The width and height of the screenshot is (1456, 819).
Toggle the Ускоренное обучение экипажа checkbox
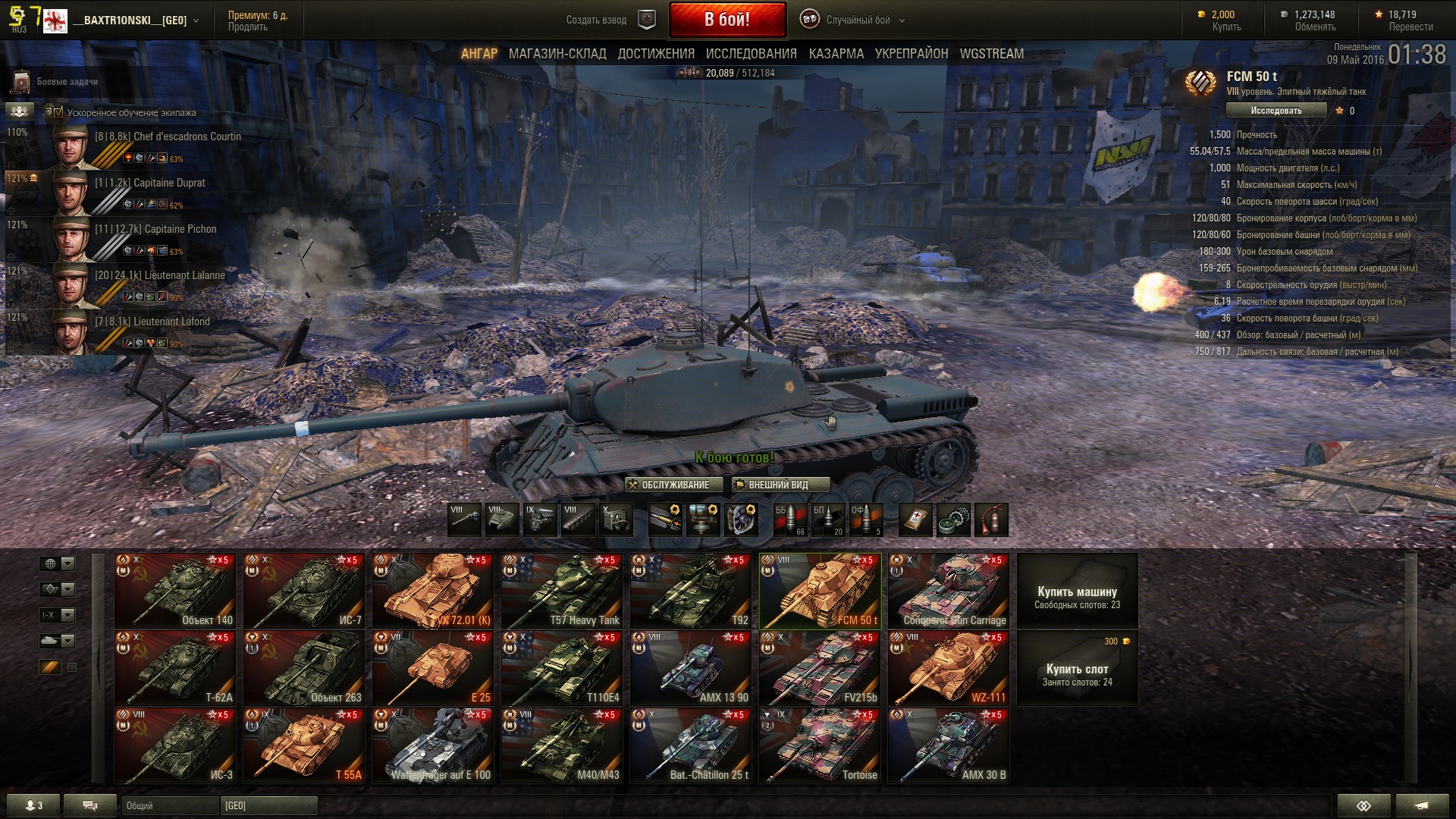58,112
